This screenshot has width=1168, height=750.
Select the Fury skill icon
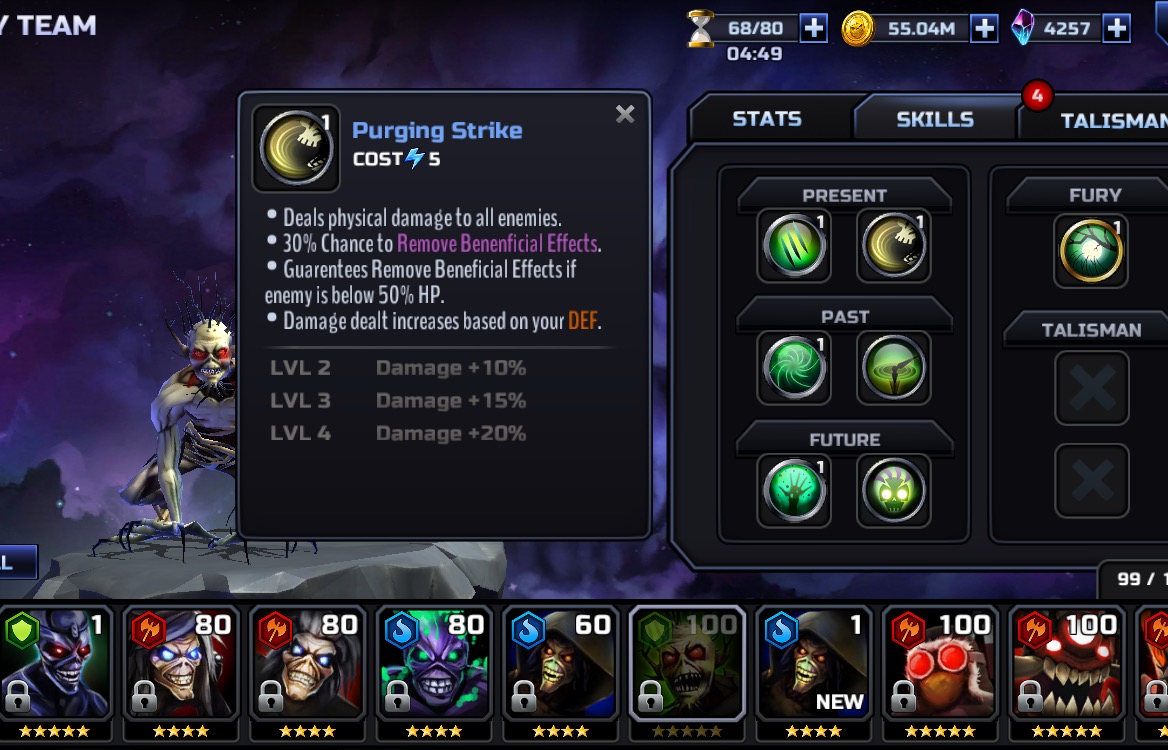click(x=1091, y=251)
